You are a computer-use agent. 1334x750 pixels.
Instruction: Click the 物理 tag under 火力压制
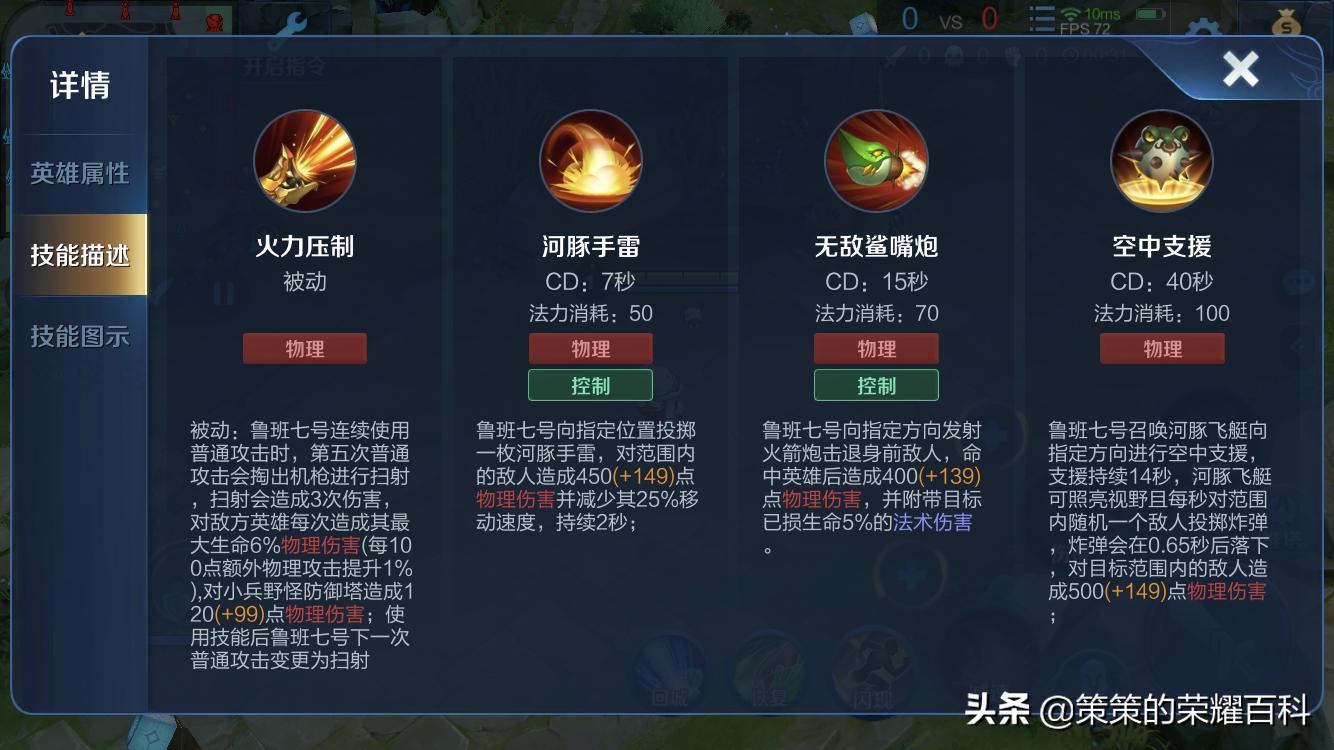304,348
